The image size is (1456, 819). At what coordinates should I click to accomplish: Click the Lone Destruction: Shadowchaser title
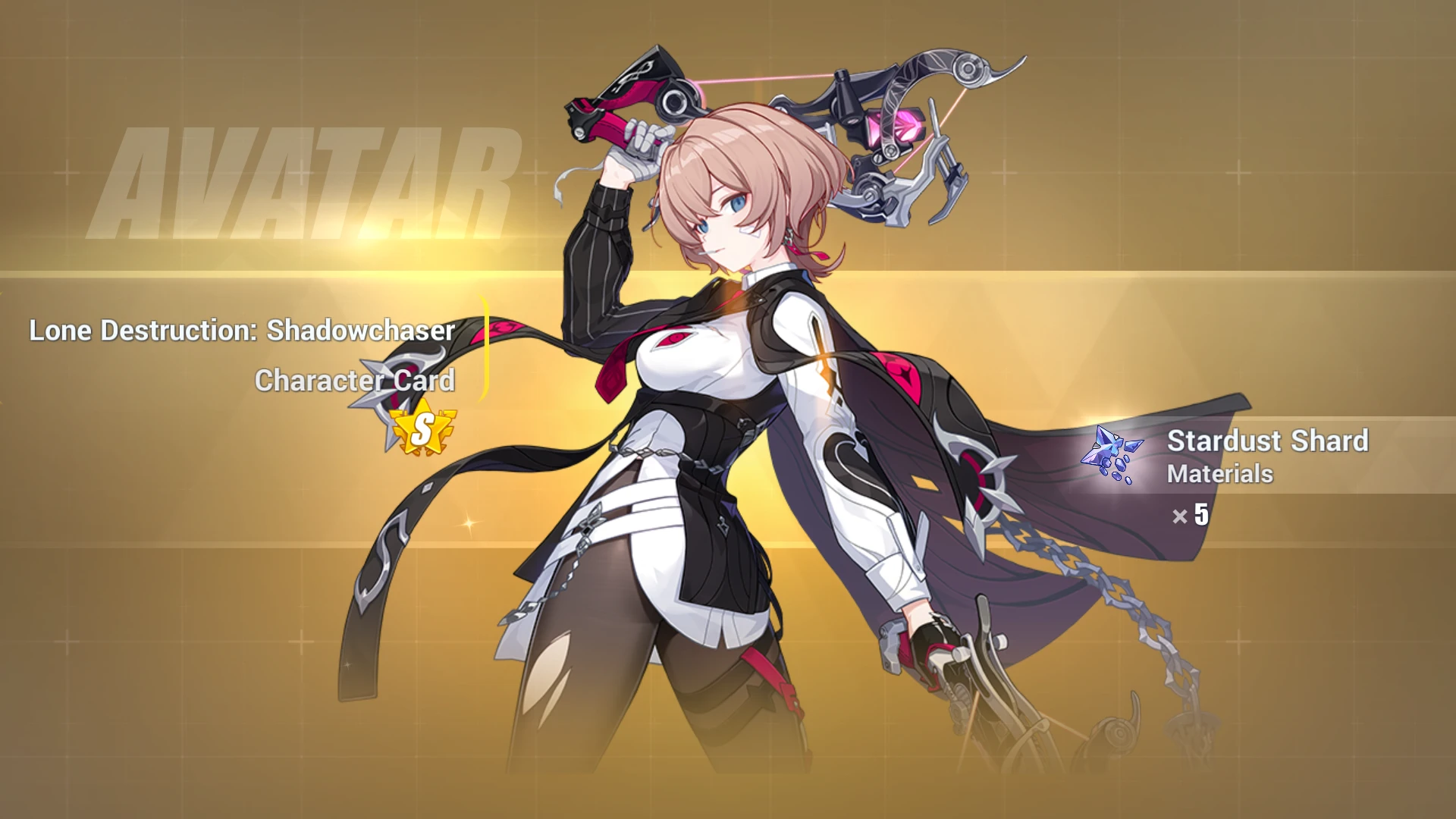(241, 331)
